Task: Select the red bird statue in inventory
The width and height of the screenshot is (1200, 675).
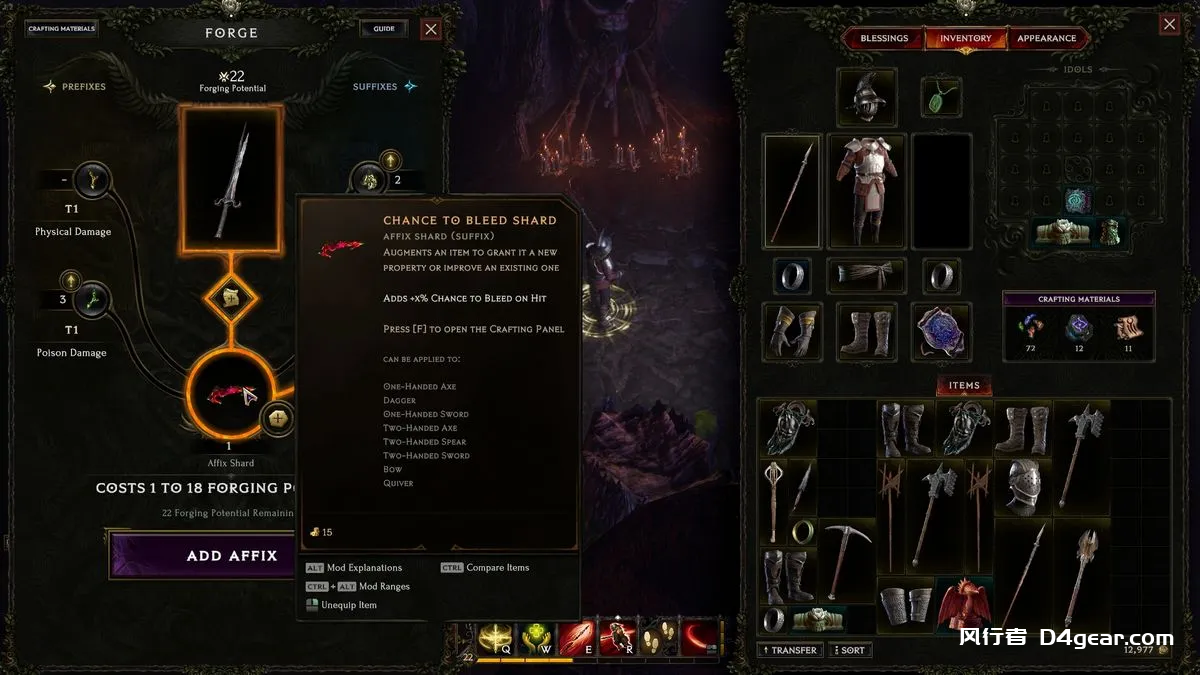Action: (x=964, y=604)
